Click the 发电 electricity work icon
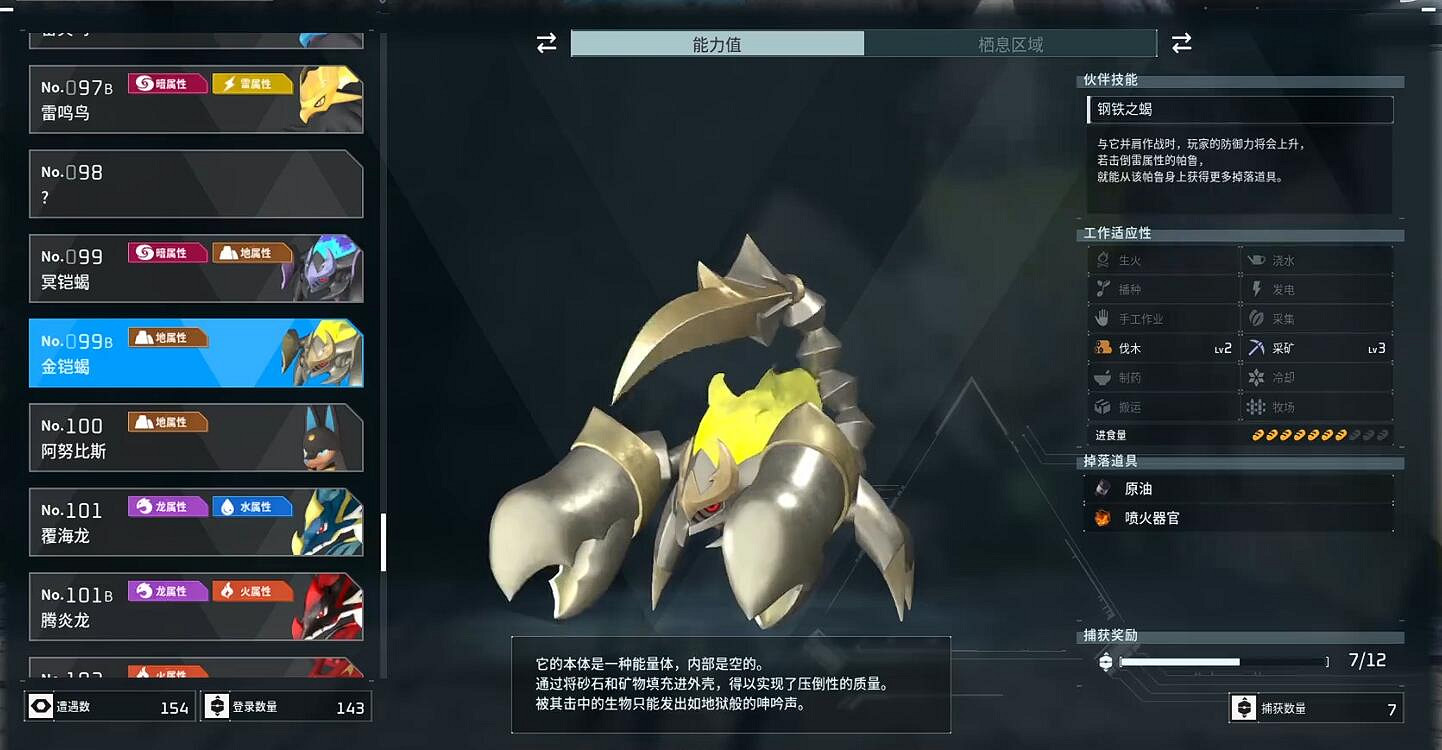Screen dimensions: 1442x750 click(x=1256, y=288)
